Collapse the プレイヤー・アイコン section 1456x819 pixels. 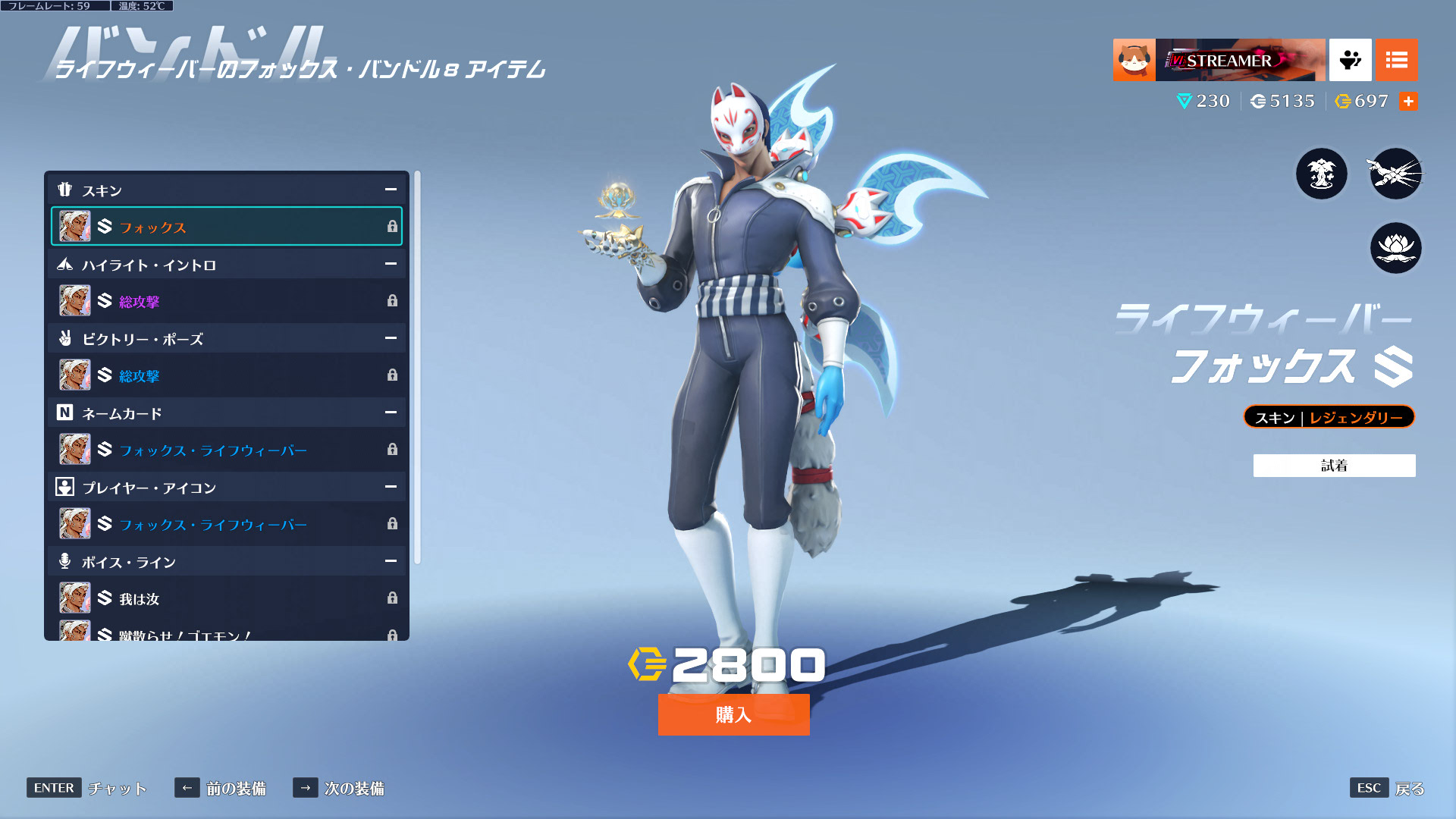click(x=391, y=487)
